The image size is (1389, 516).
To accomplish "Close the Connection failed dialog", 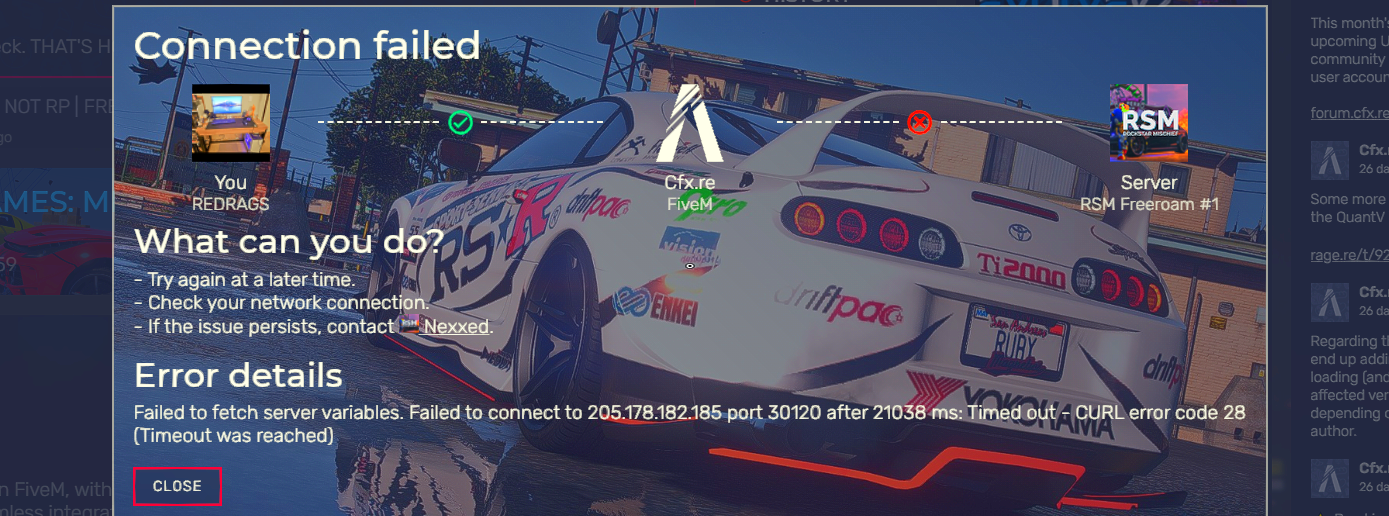I will pos(177,486).
